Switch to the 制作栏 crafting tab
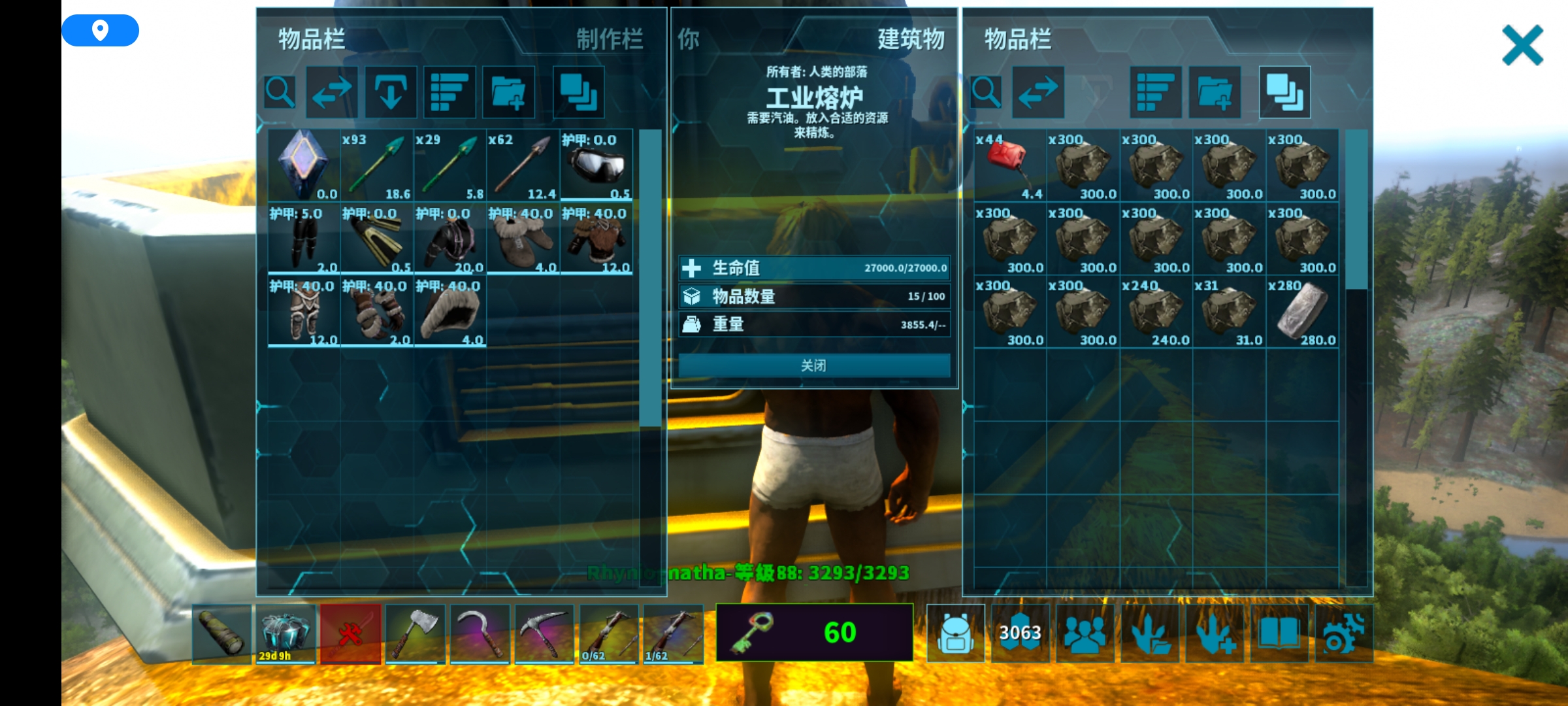The height and width of the screenshot is (706, 1568). click(609, 39)
